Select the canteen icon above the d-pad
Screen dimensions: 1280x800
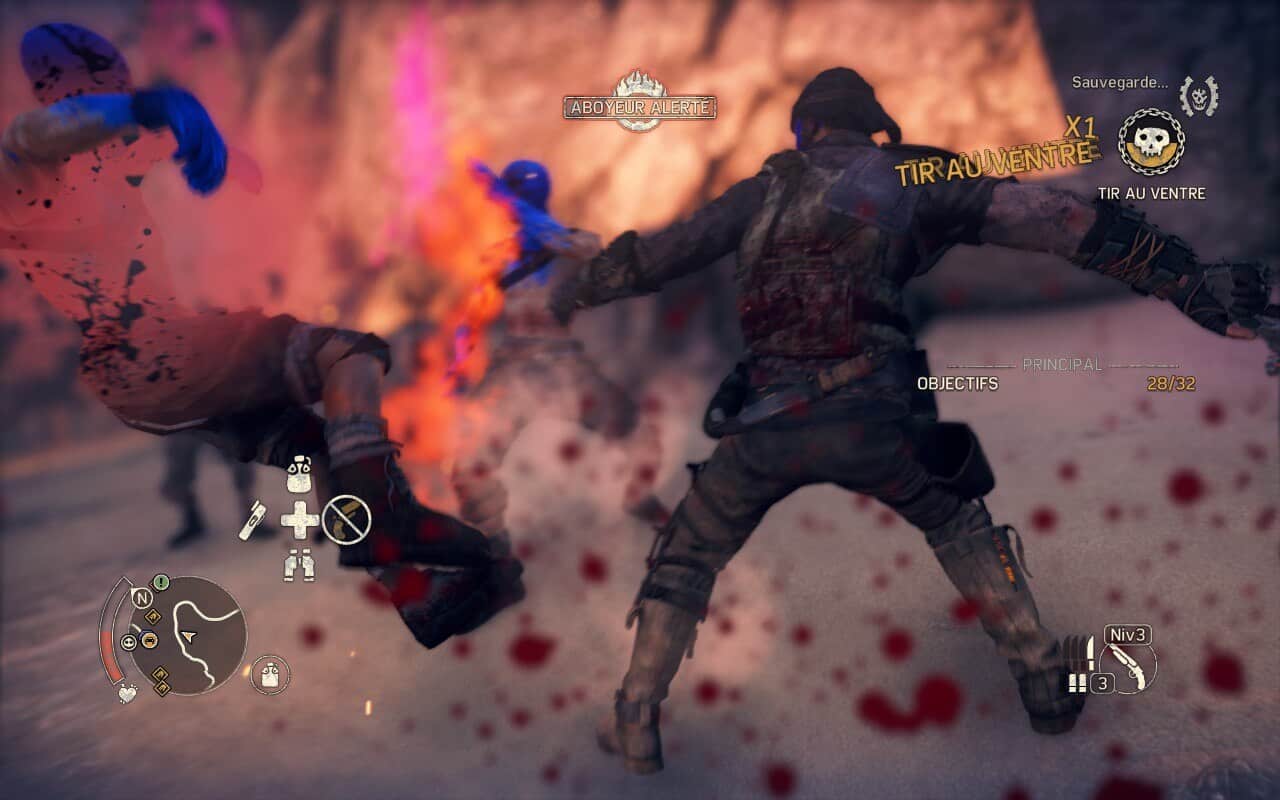tap(299, 476)
